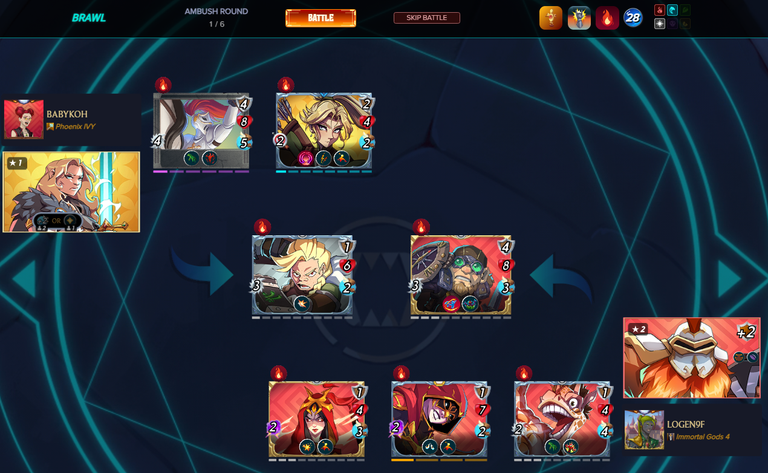Select the red-bearded brawler card in bottom row
This screenshot has width=768, height=473.
(x=561, y=418)
